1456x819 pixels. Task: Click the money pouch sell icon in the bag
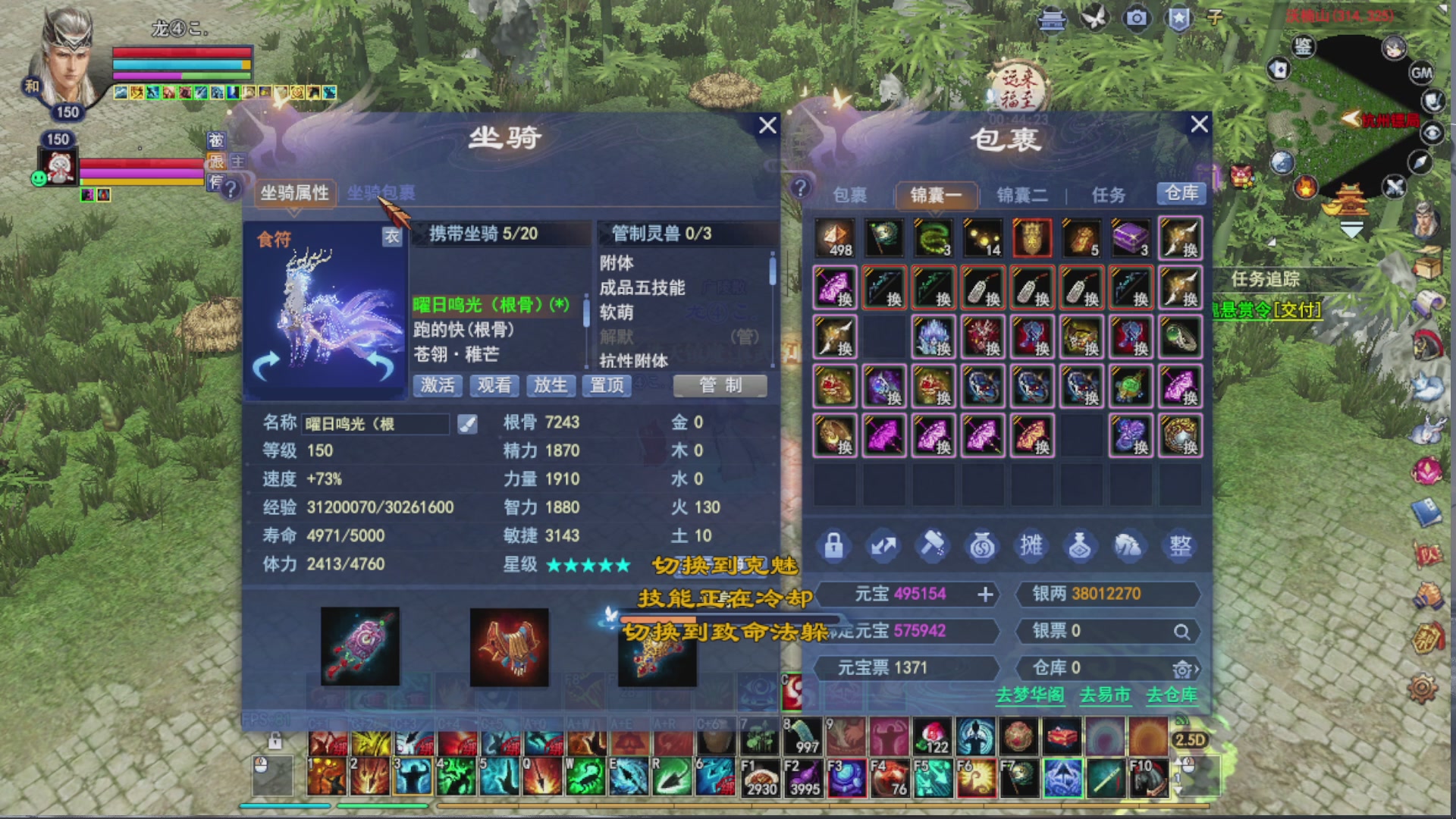pyautogui.click(x=982, y=545)
